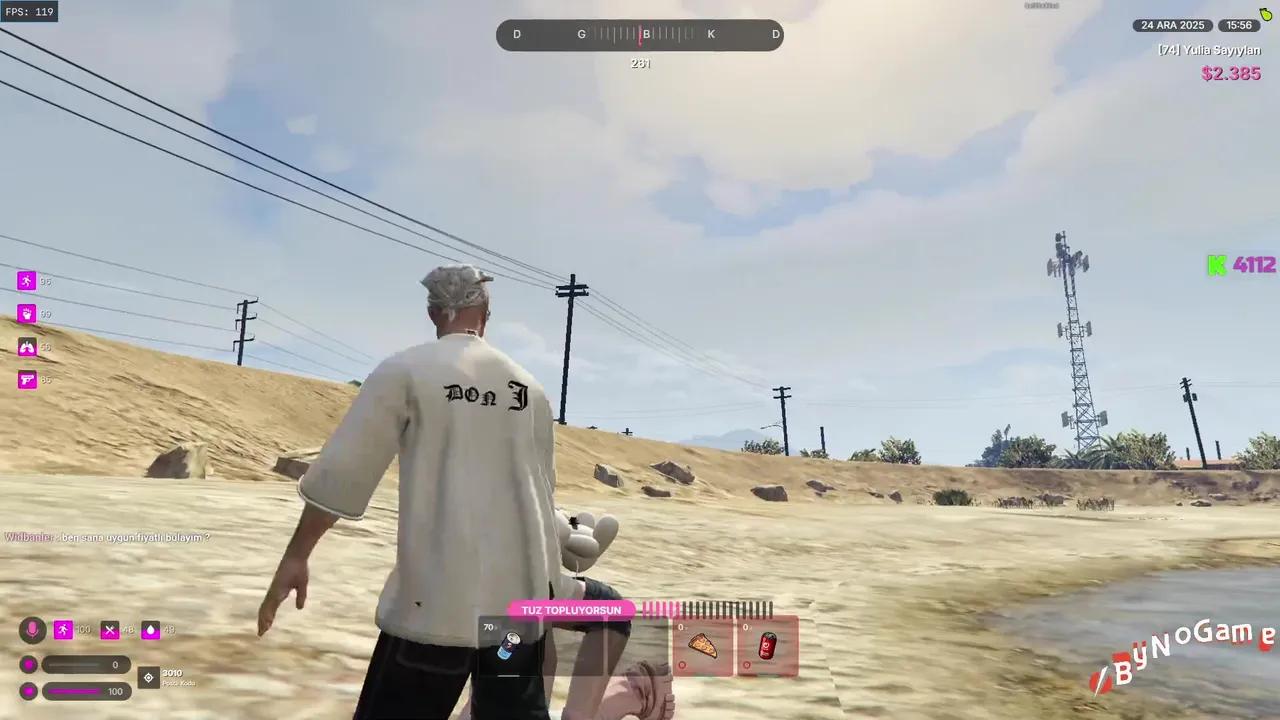Select the pistol weapon skill icon
Image resolution: width=1280 pixels, height=720 pixels.
pyautogui.click(x=27, y=379)
